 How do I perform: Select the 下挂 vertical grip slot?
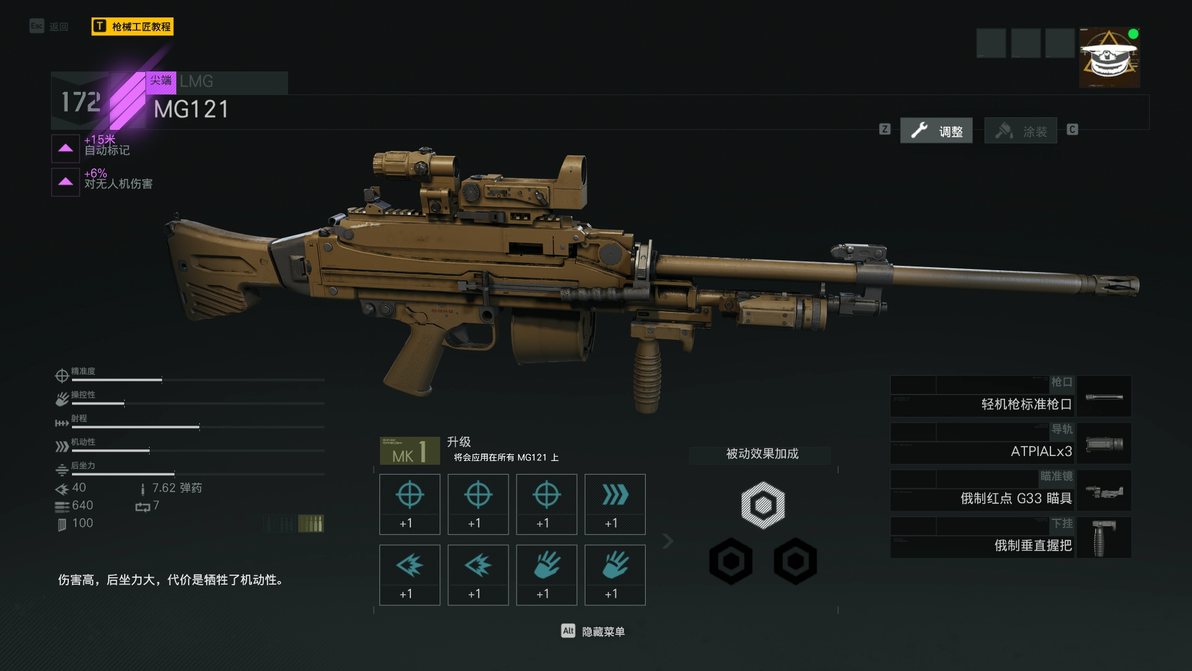(x=1010, y=538)
